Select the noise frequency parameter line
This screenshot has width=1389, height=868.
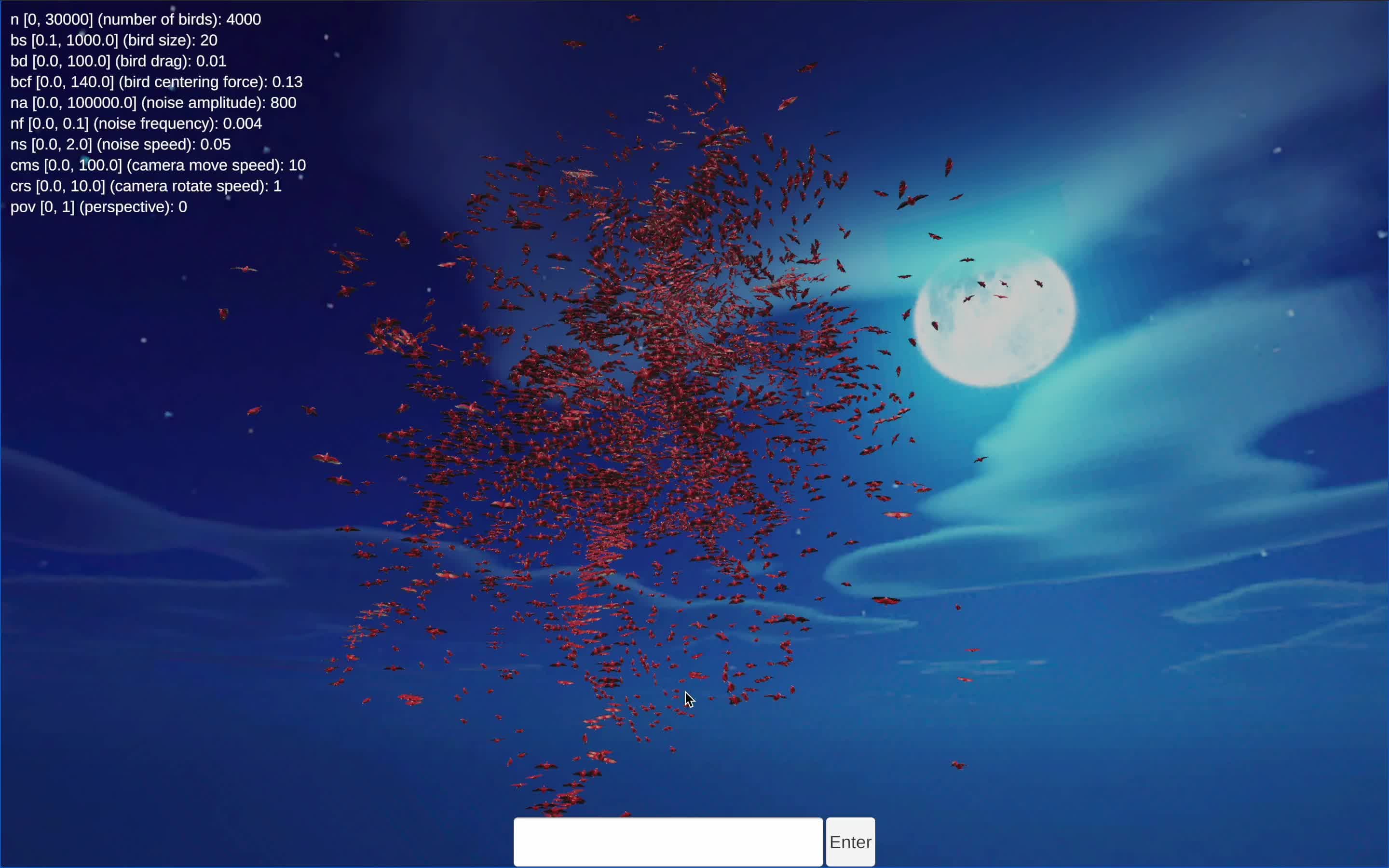136,123
